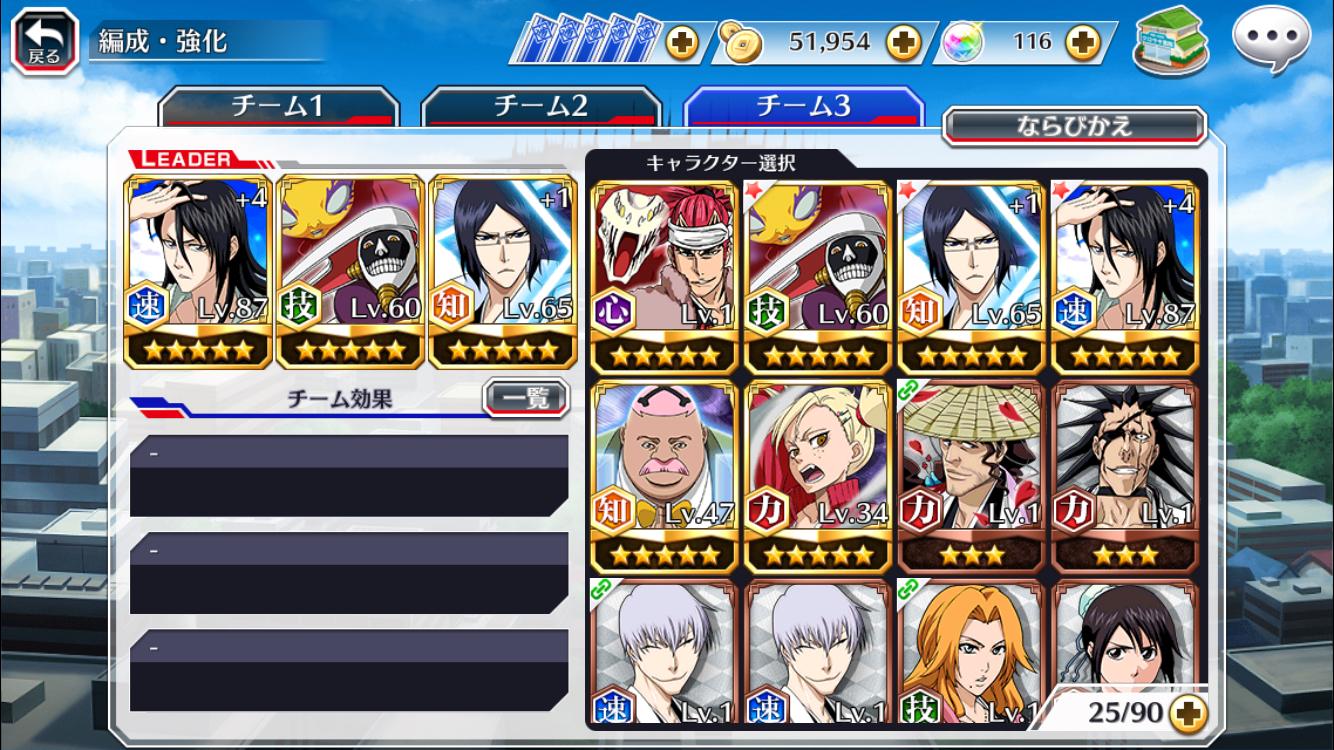Select the チーム3 tab
1334x750 pixels.
(803, 106)
